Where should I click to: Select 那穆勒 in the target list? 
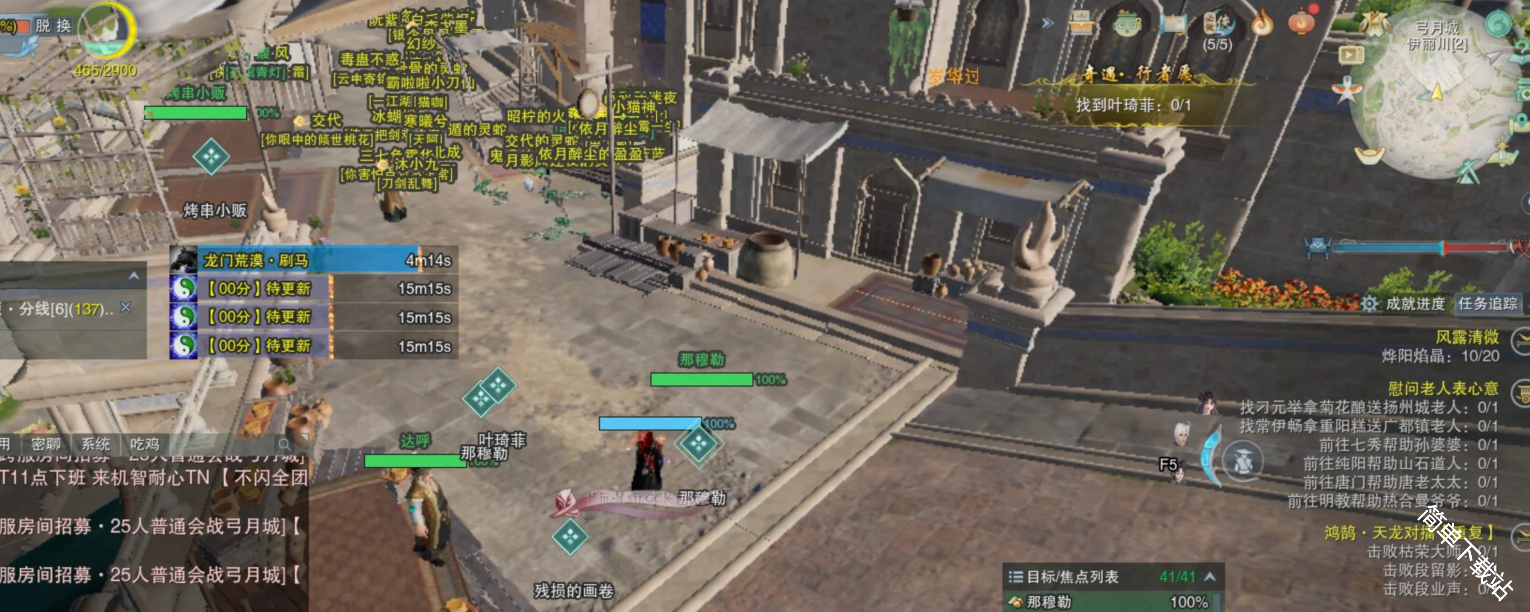1048,602
